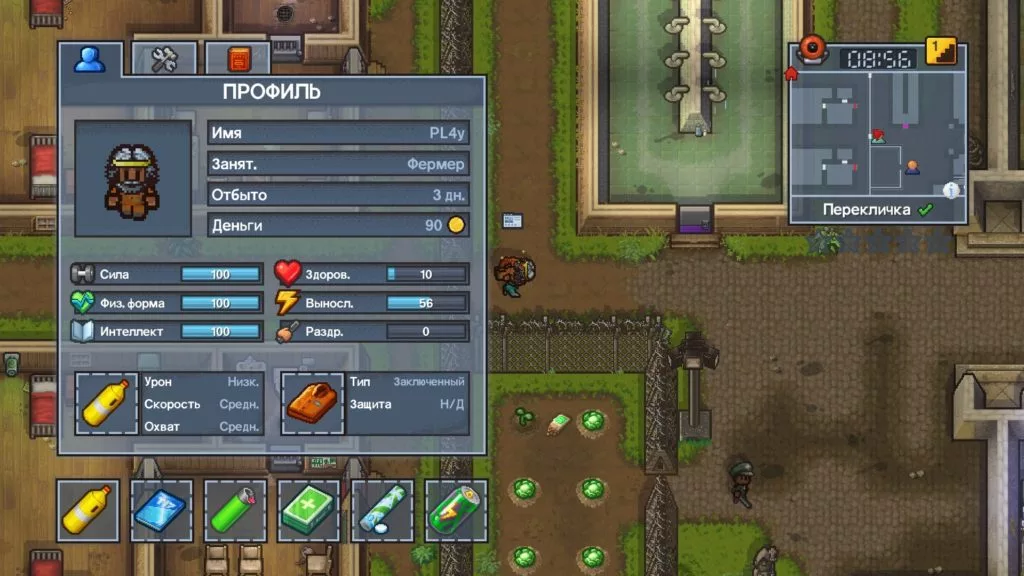Switch to the profile tab with person icon

coord(90,60)
